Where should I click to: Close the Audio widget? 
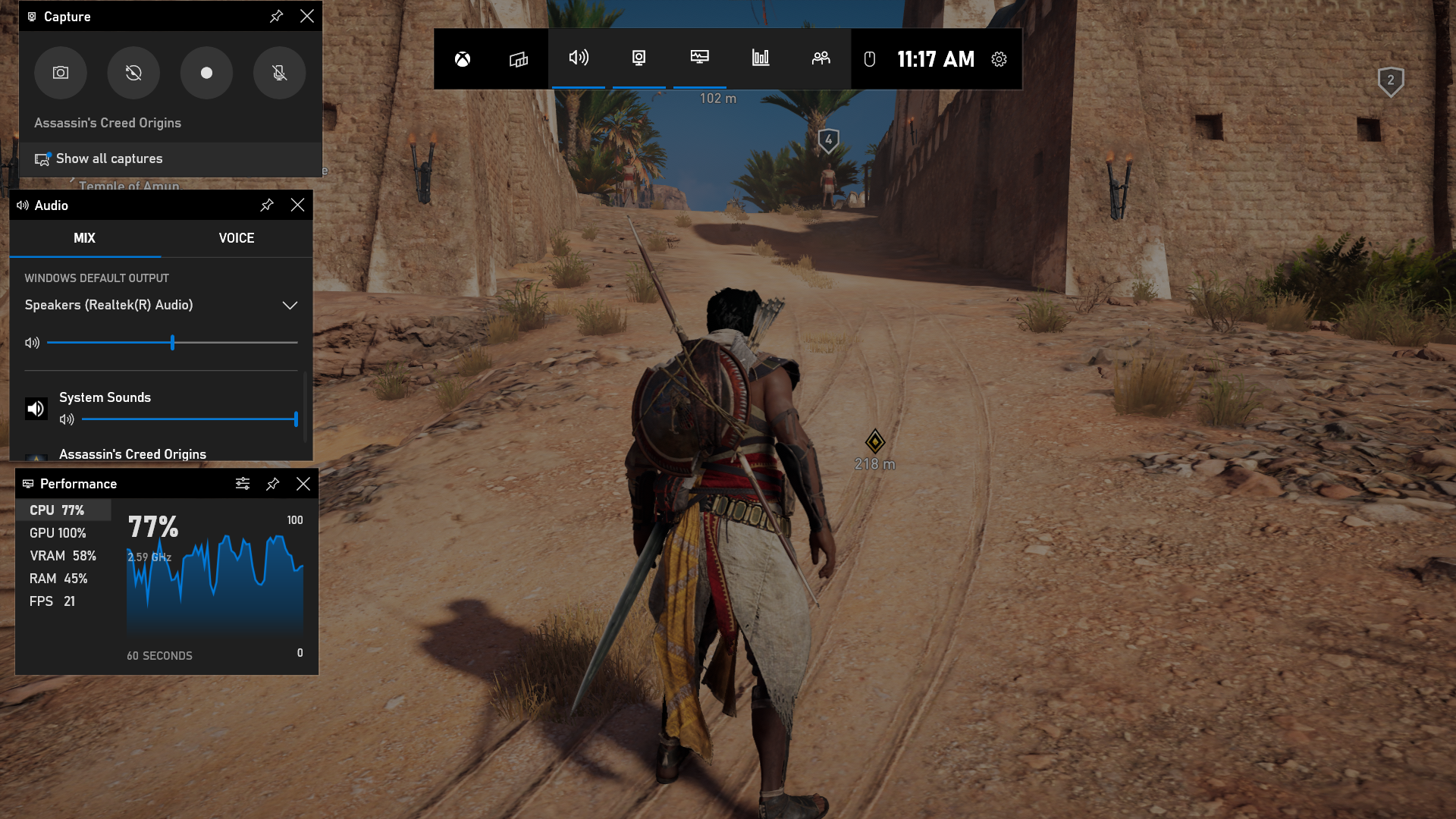pos(298,206)
